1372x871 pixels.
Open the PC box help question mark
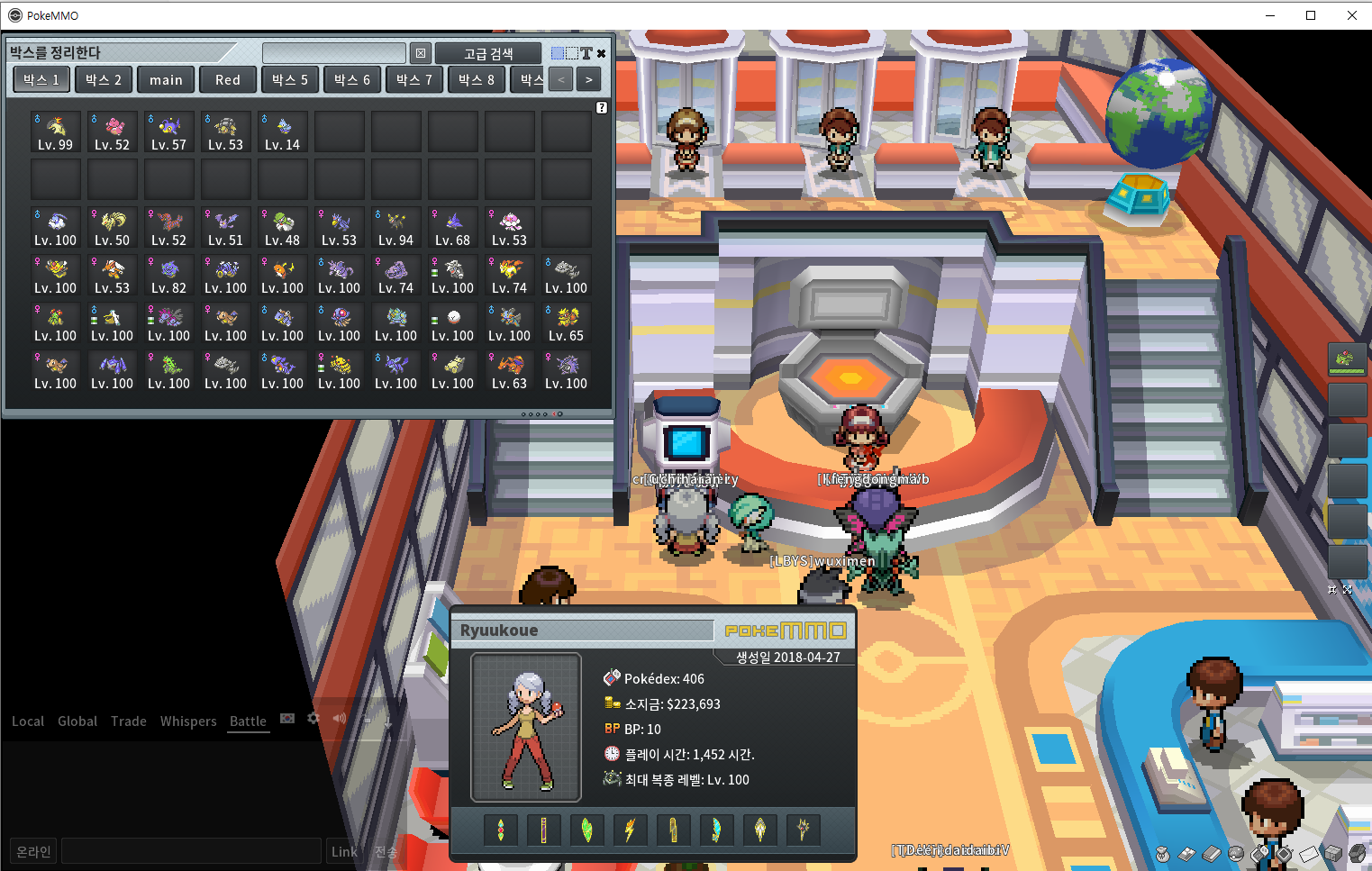point(602,108)
